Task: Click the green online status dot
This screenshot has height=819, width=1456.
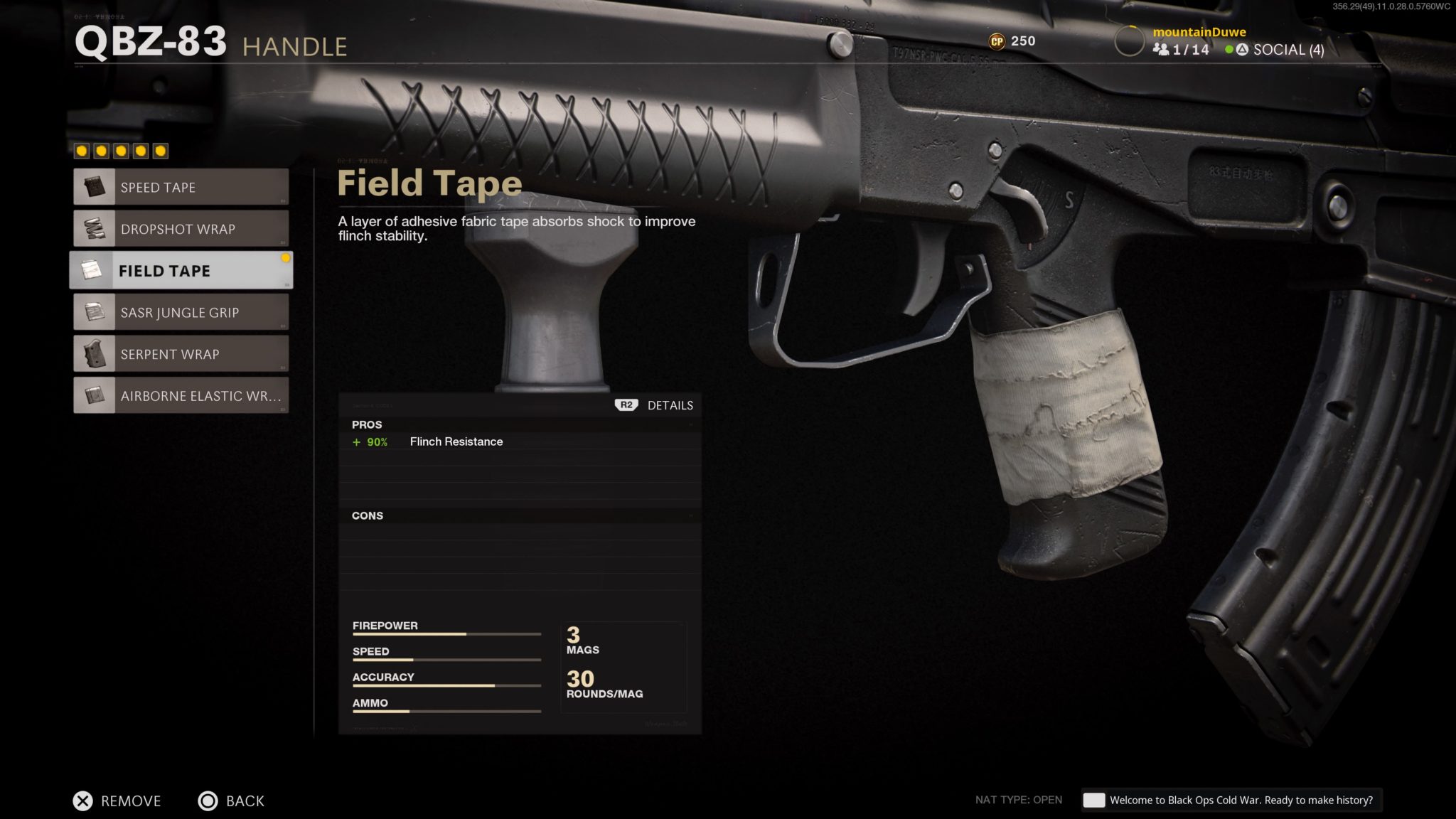Action: (1228, 50)
